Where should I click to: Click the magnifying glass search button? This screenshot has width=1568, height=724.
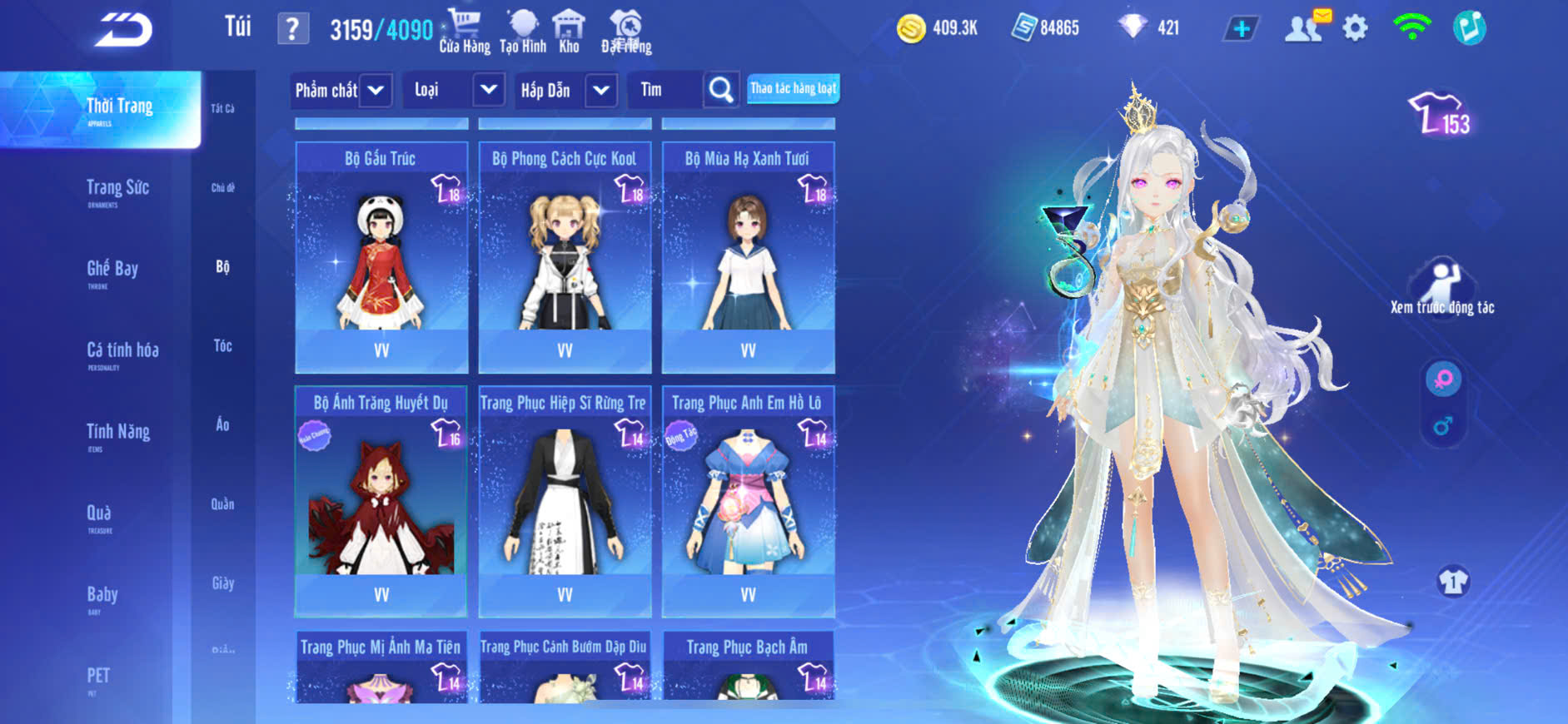[721, 90]
